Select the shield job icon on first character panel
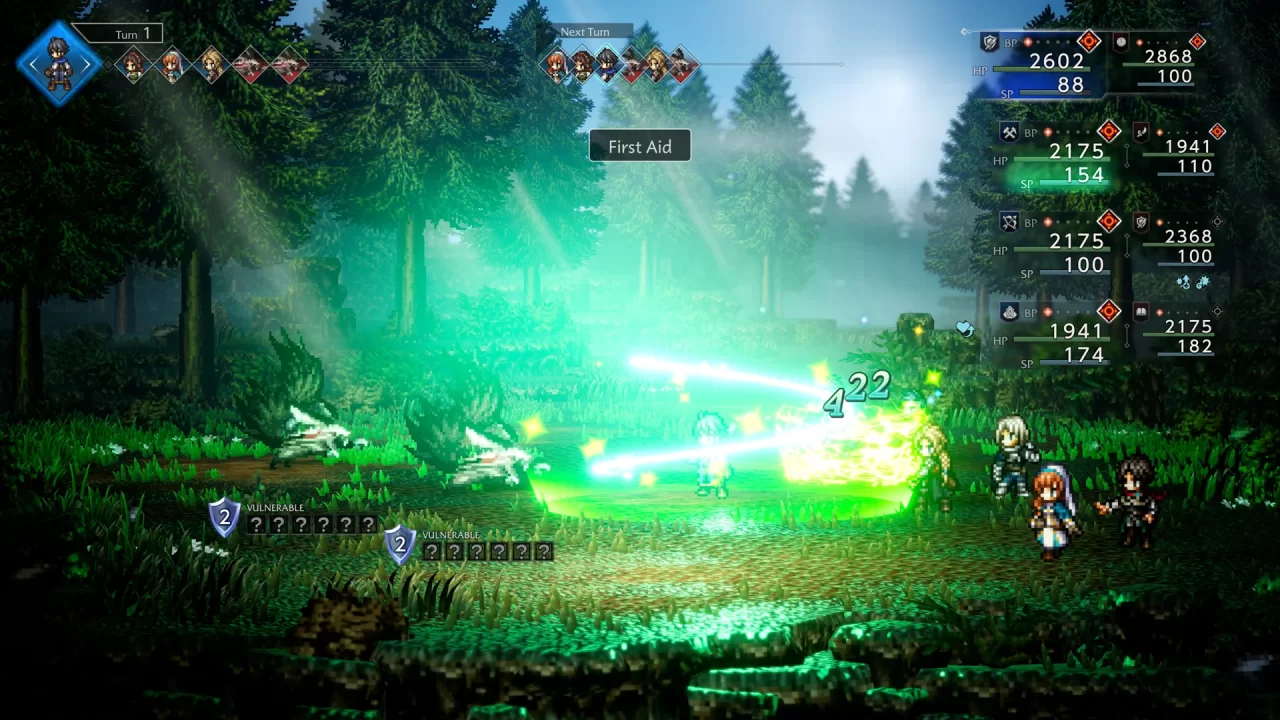Viewport: 1280px width, 720px height. pos(990,42)
